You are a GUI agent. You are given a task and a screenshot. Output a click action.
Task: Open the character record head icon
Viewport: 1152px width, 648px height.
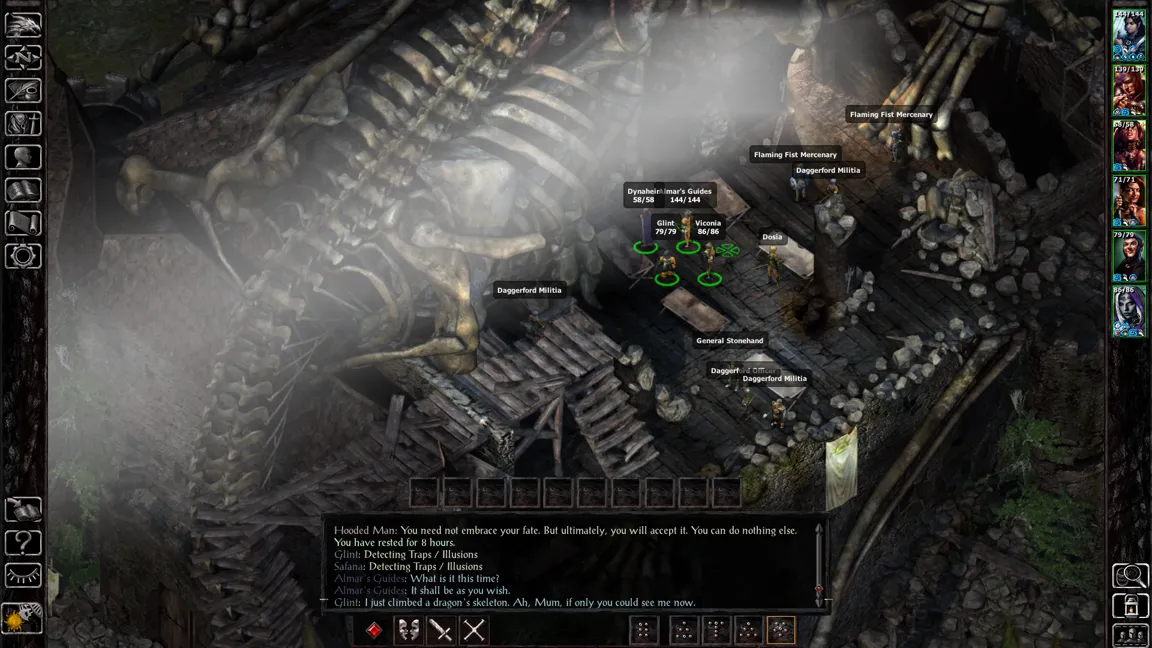pos(23,156)
